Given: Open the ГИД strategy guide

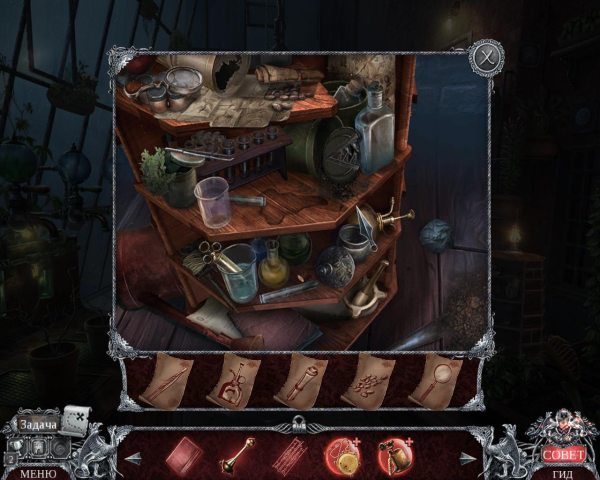Looking at the screenshot, I should (x=563, y=471).
